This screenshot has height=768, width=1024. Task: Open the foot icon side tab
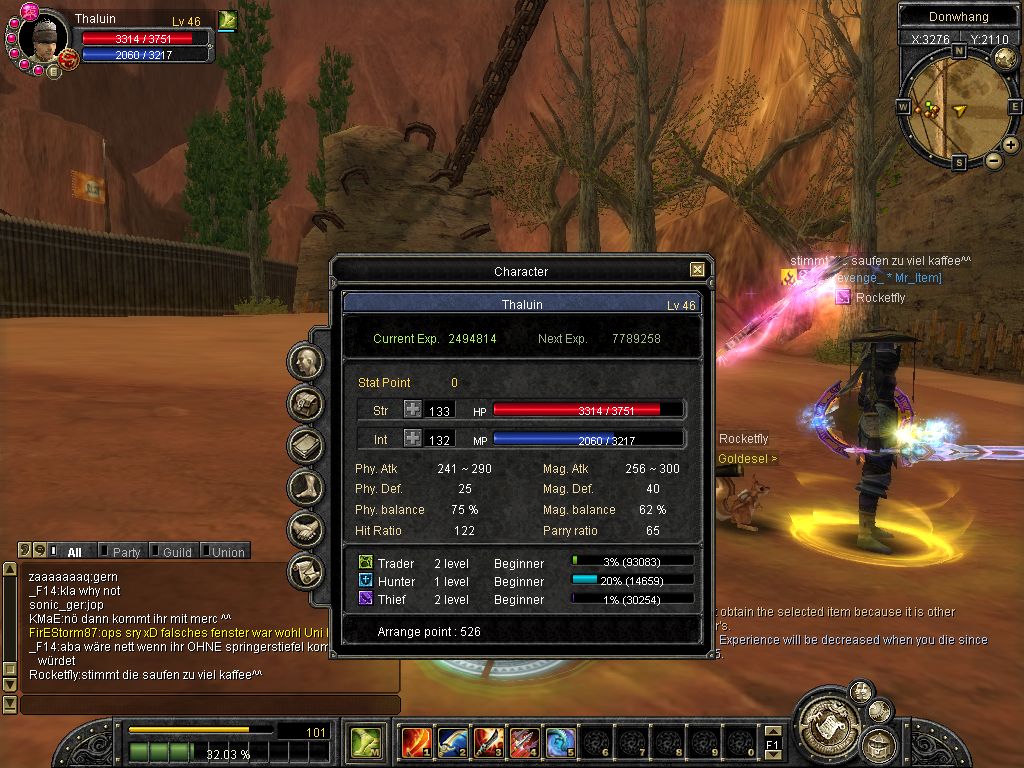[x=305, y=487]
